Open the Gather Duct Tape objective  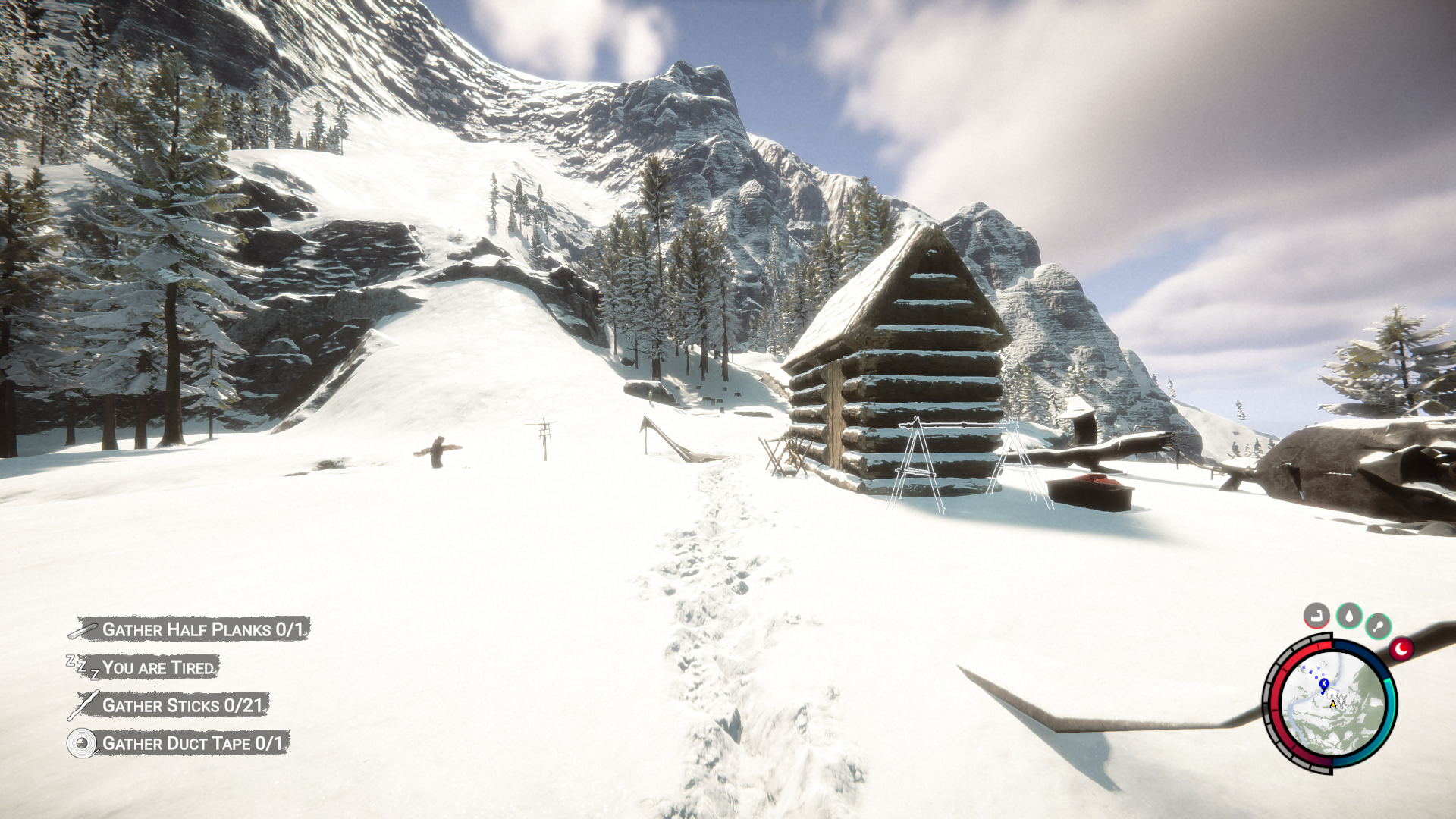(192, 743)
